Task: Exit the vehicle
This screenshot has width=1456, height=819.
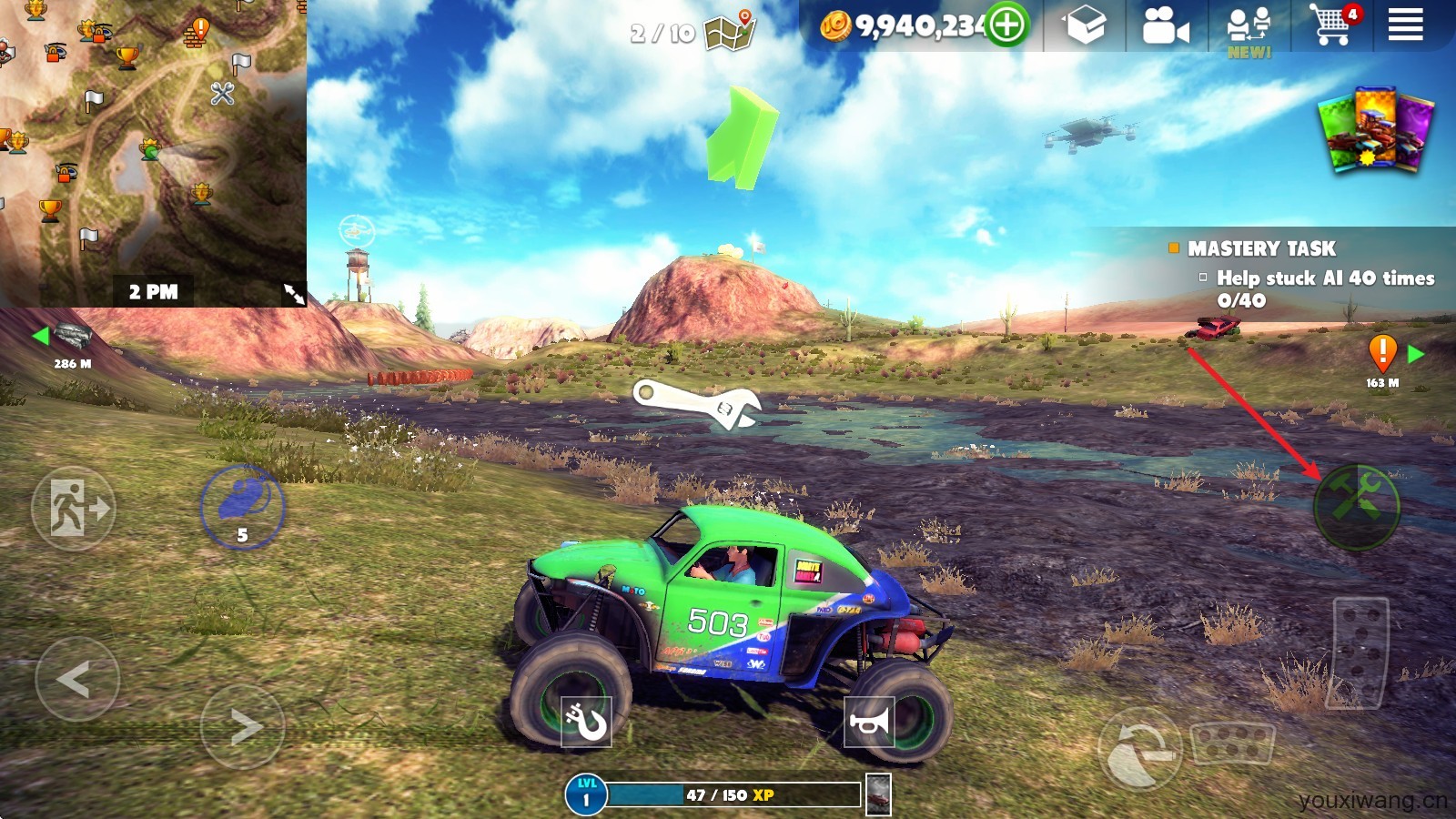Action: pyautogui.click(x=73, y=508)
